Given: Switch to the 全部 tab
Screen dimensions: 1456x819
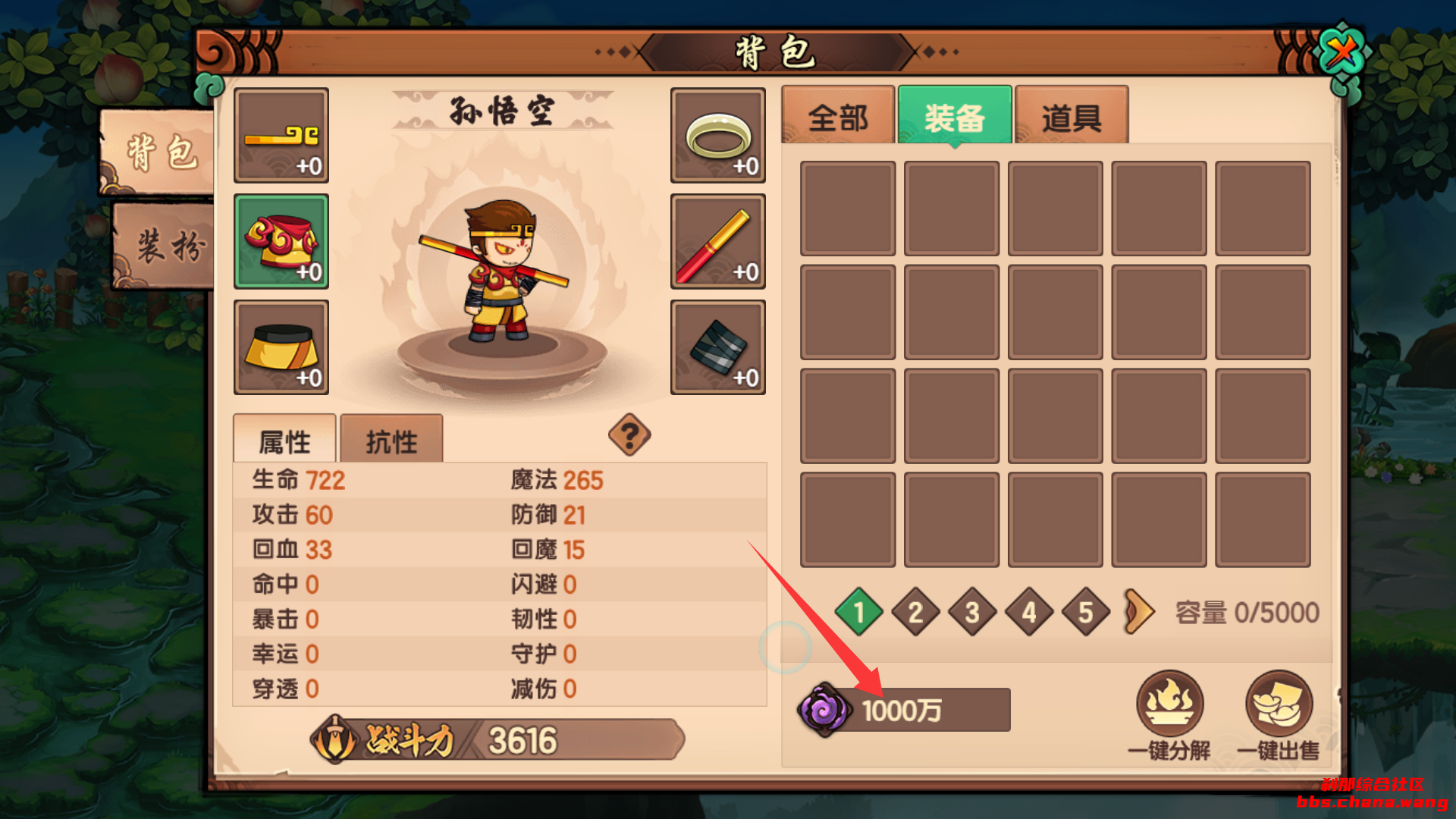Looking at the screenshot, I should point(837,115).
